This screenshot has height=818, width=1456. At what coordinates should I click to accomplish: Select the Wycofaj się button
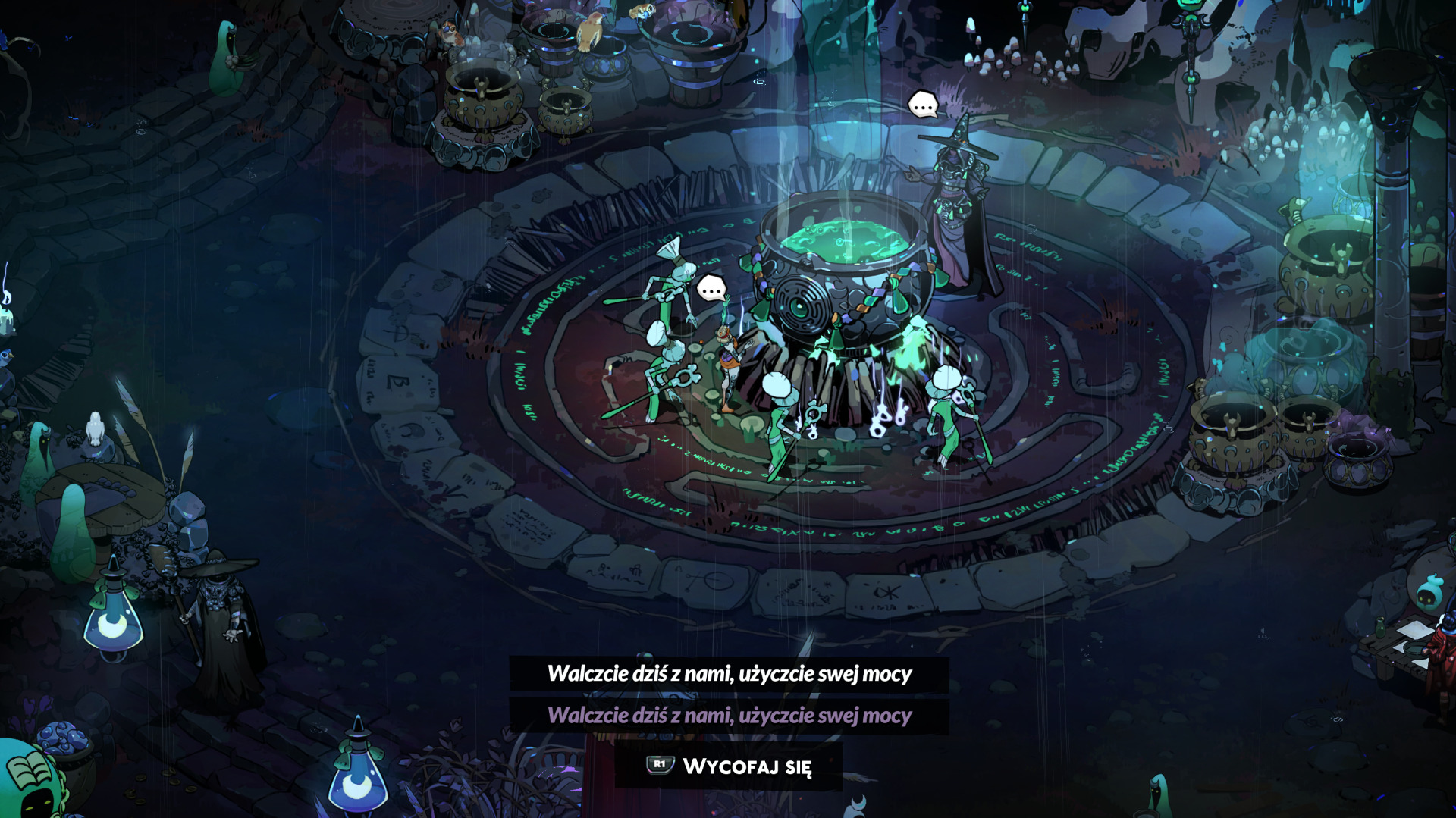click(x=730, y=766)
